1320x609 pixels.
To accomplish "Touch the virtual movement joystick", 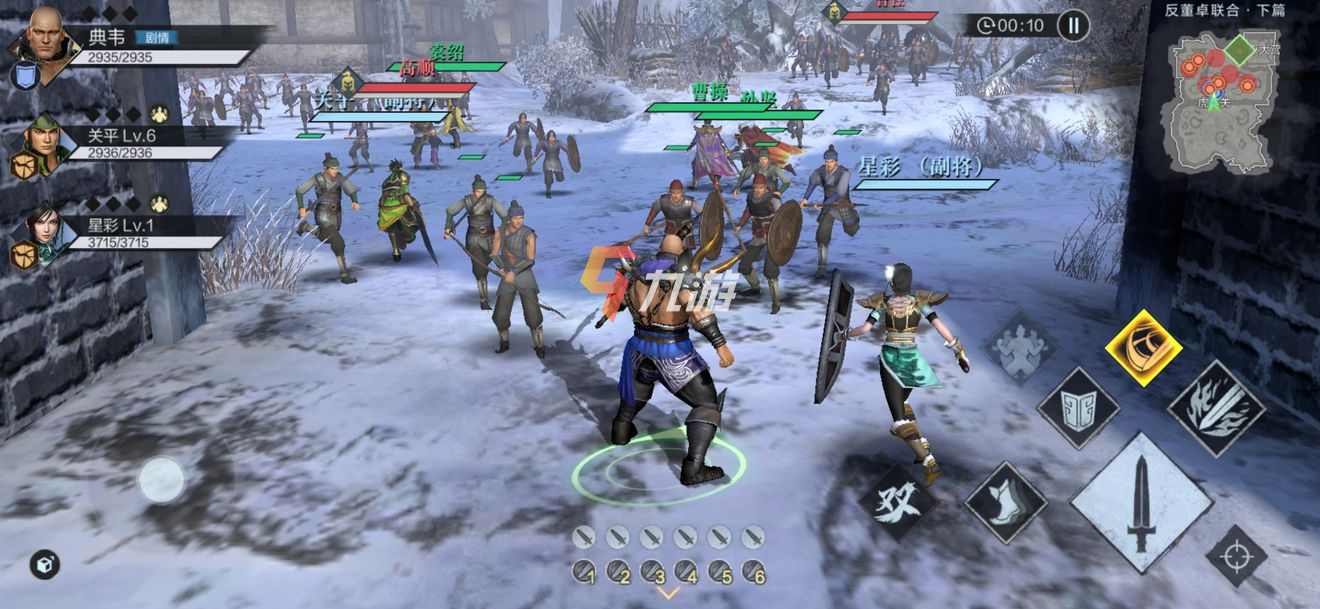I will tap(161, 480).
